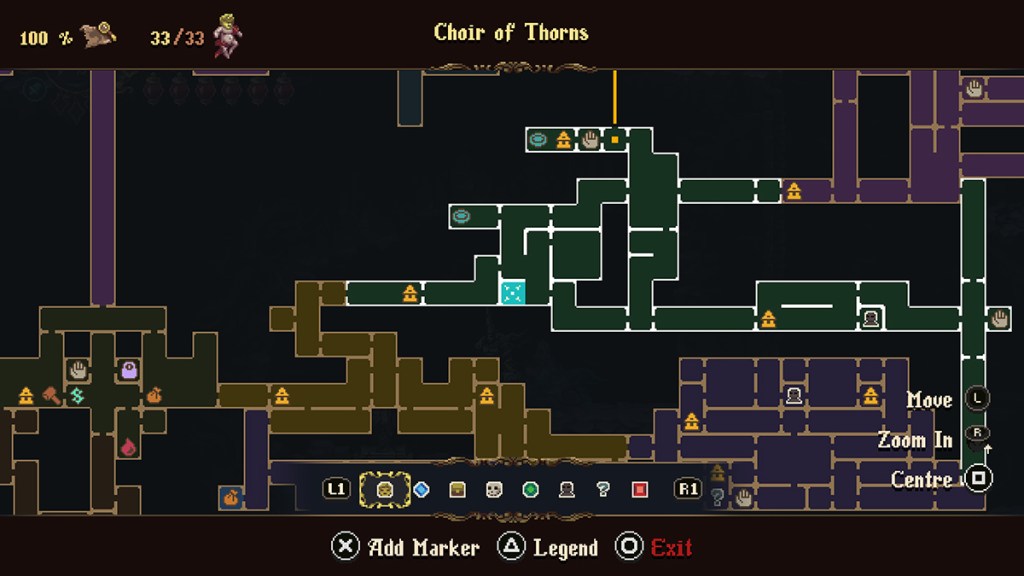Click the hooded NPC icon in purple area

pyautogui.click(x=794, y=395)
